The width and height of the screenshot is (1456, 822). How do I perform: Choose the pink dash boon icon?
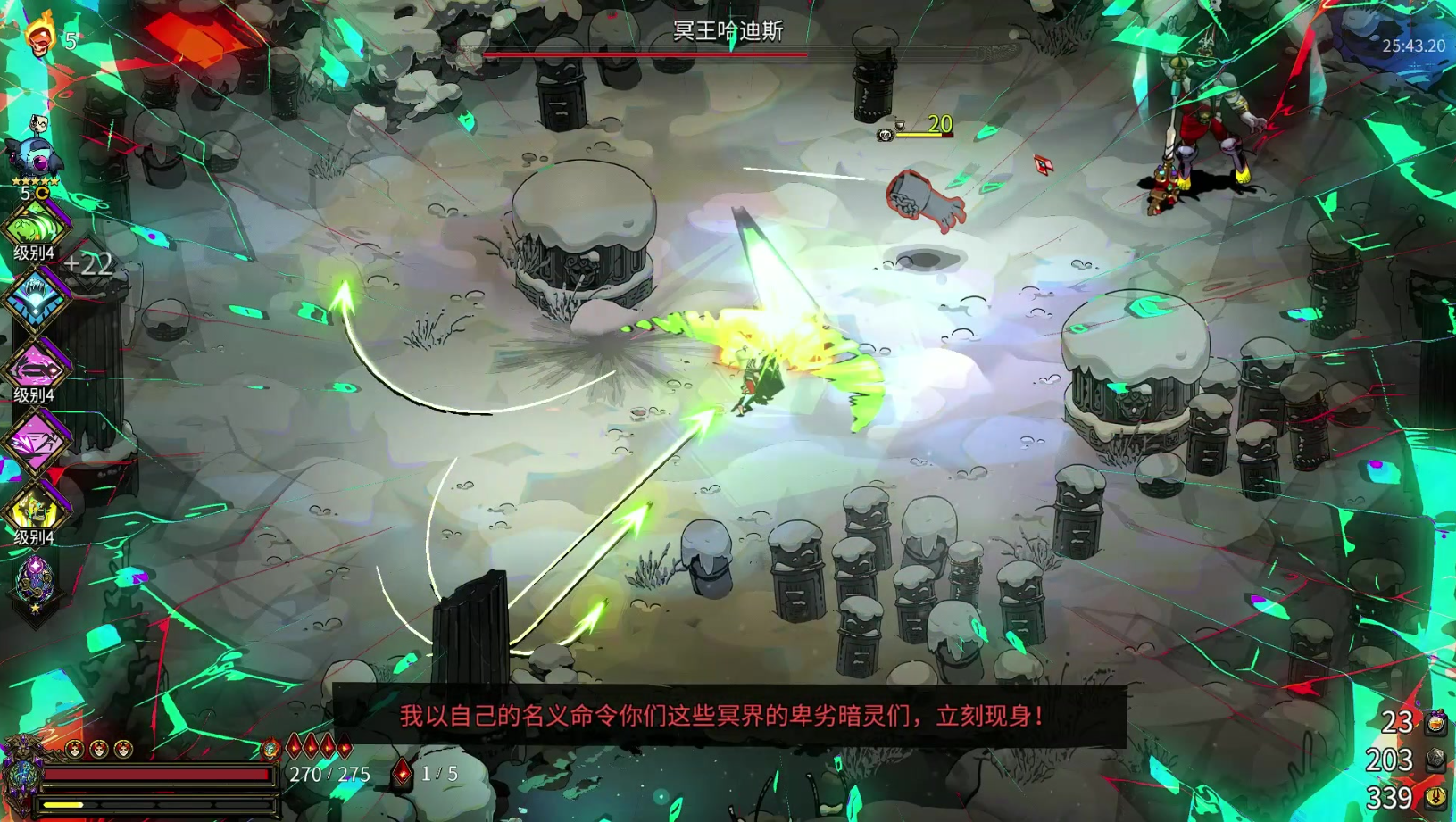click(x=36, y=368)
